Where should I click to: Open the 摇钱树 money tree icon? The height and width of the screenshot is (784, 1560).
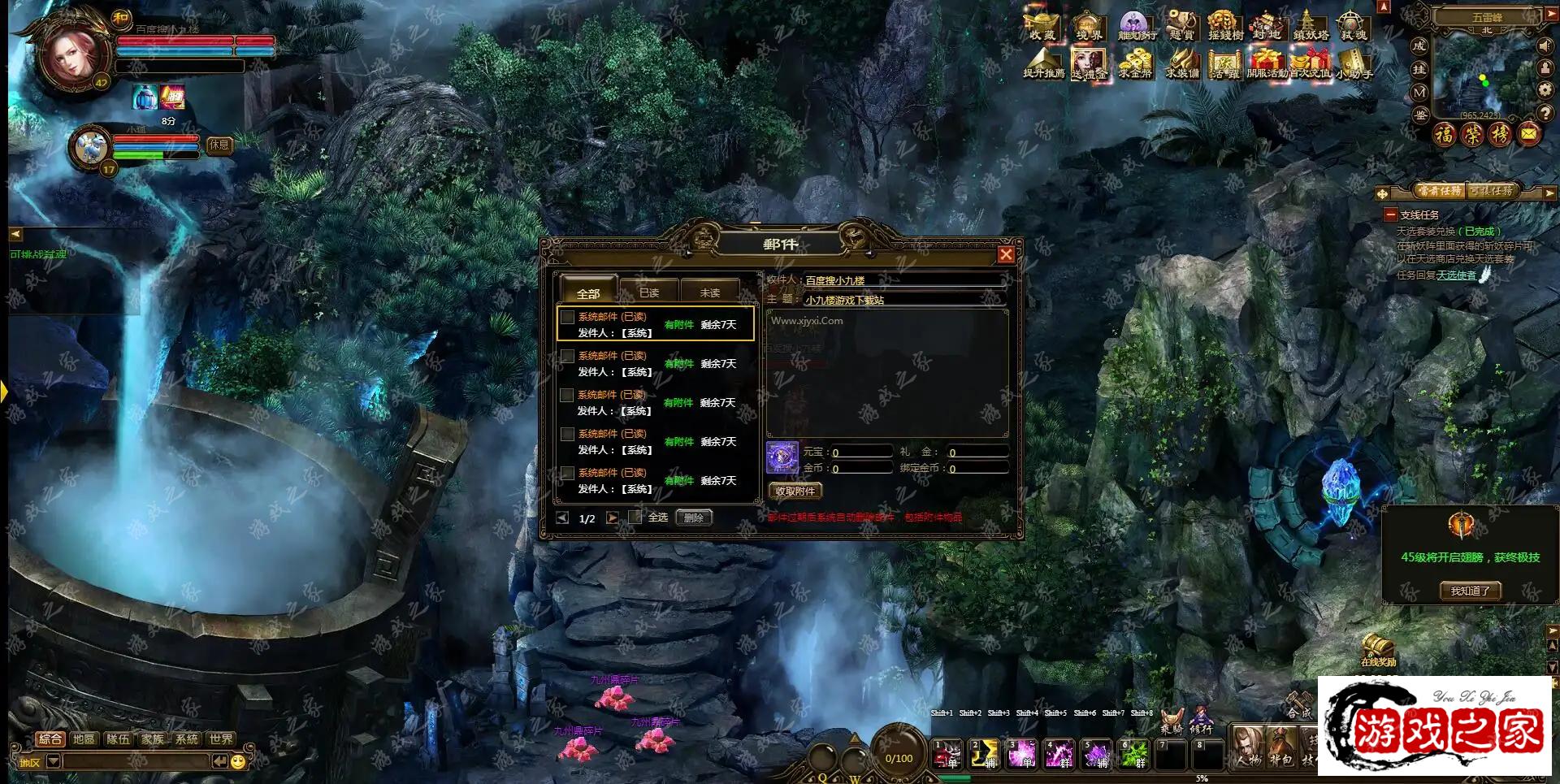1224,26
